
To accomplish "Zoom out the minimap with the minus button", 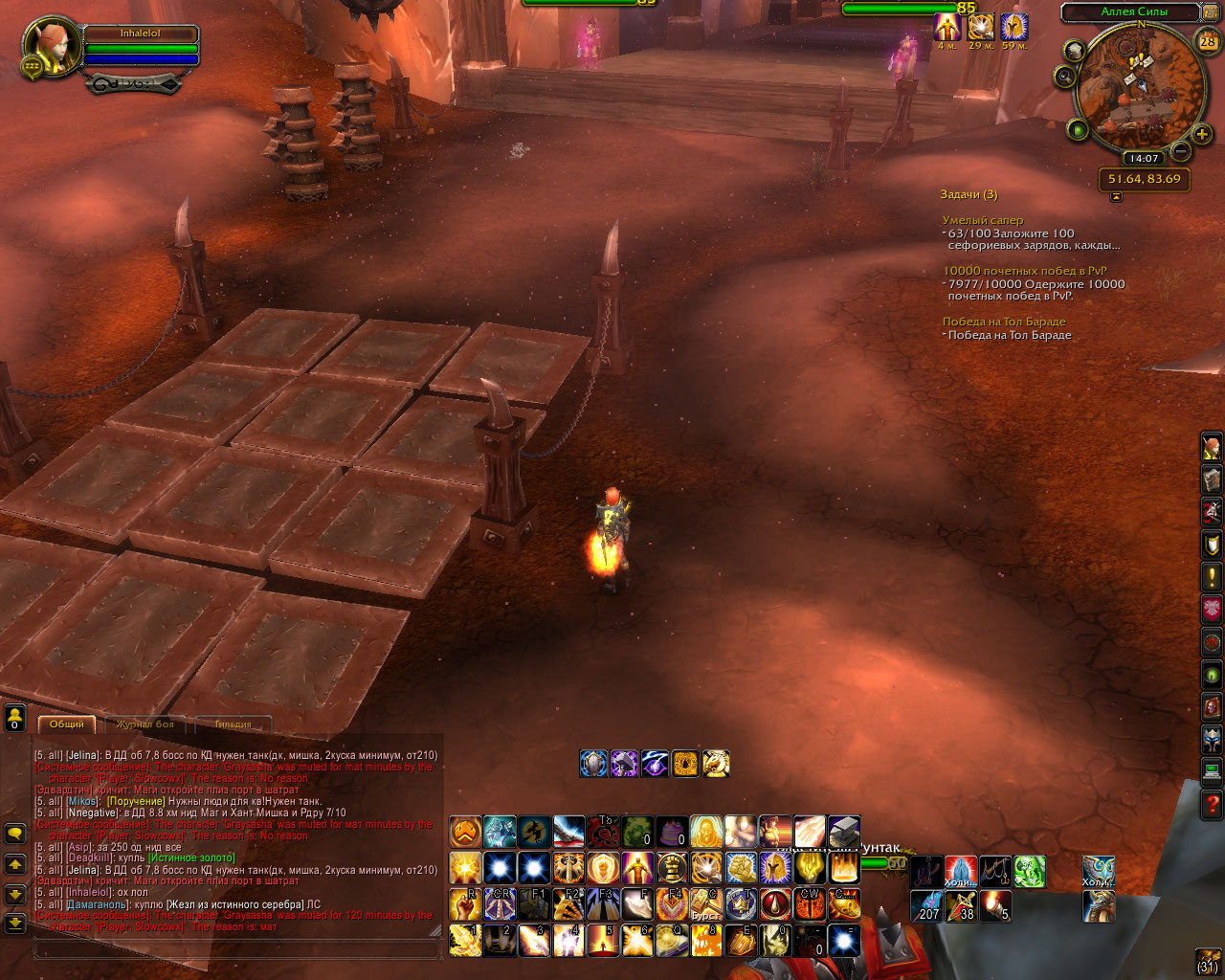I will [x=1181, y=151].
